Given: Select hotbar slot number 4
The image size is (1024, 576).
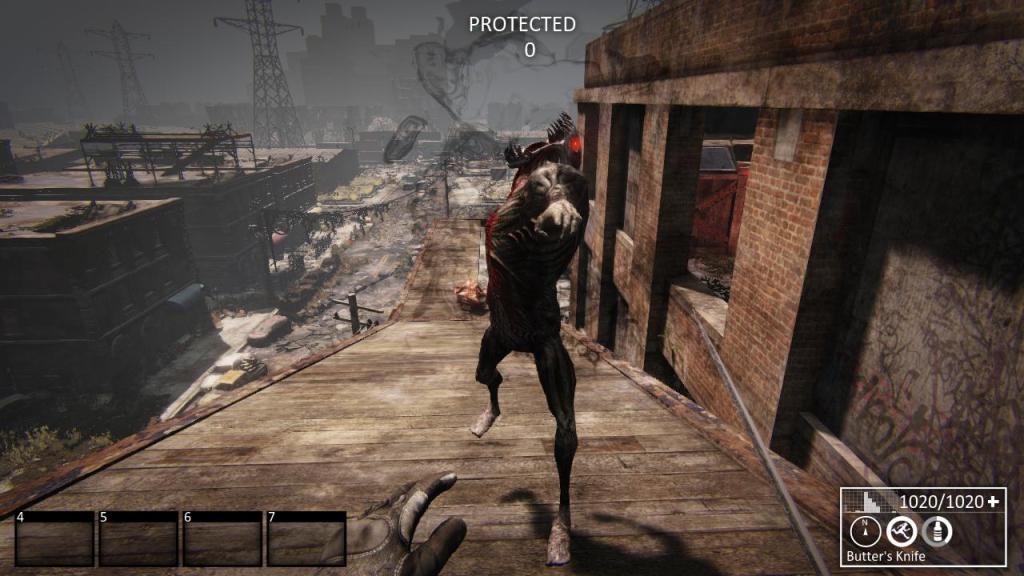Looking at the screenshot, I should 54,539.
